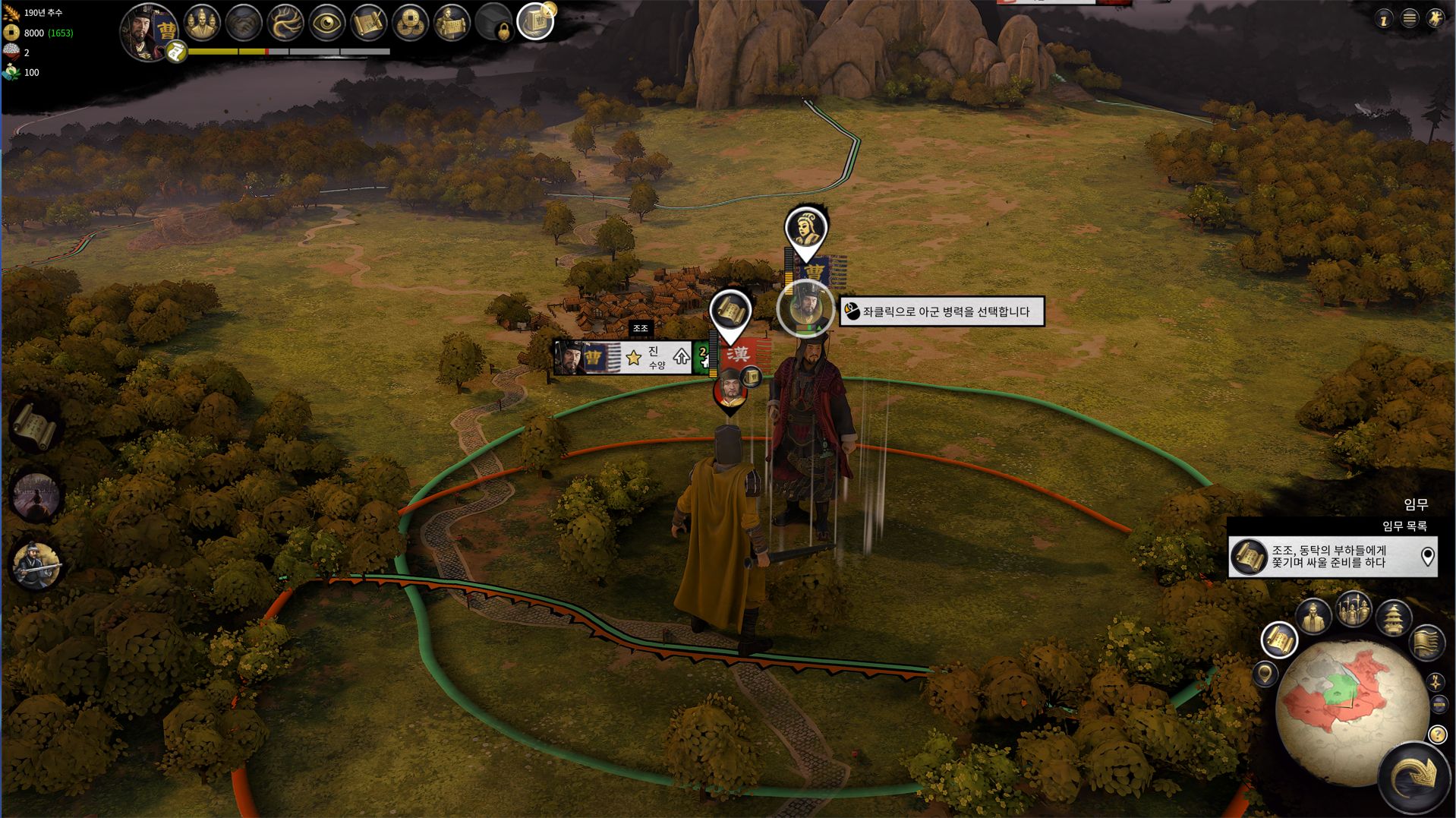Viewport: 1456px width, 818px height.
Task: Open Cao Cao's faction leader portrait
Action: [148, 30]
